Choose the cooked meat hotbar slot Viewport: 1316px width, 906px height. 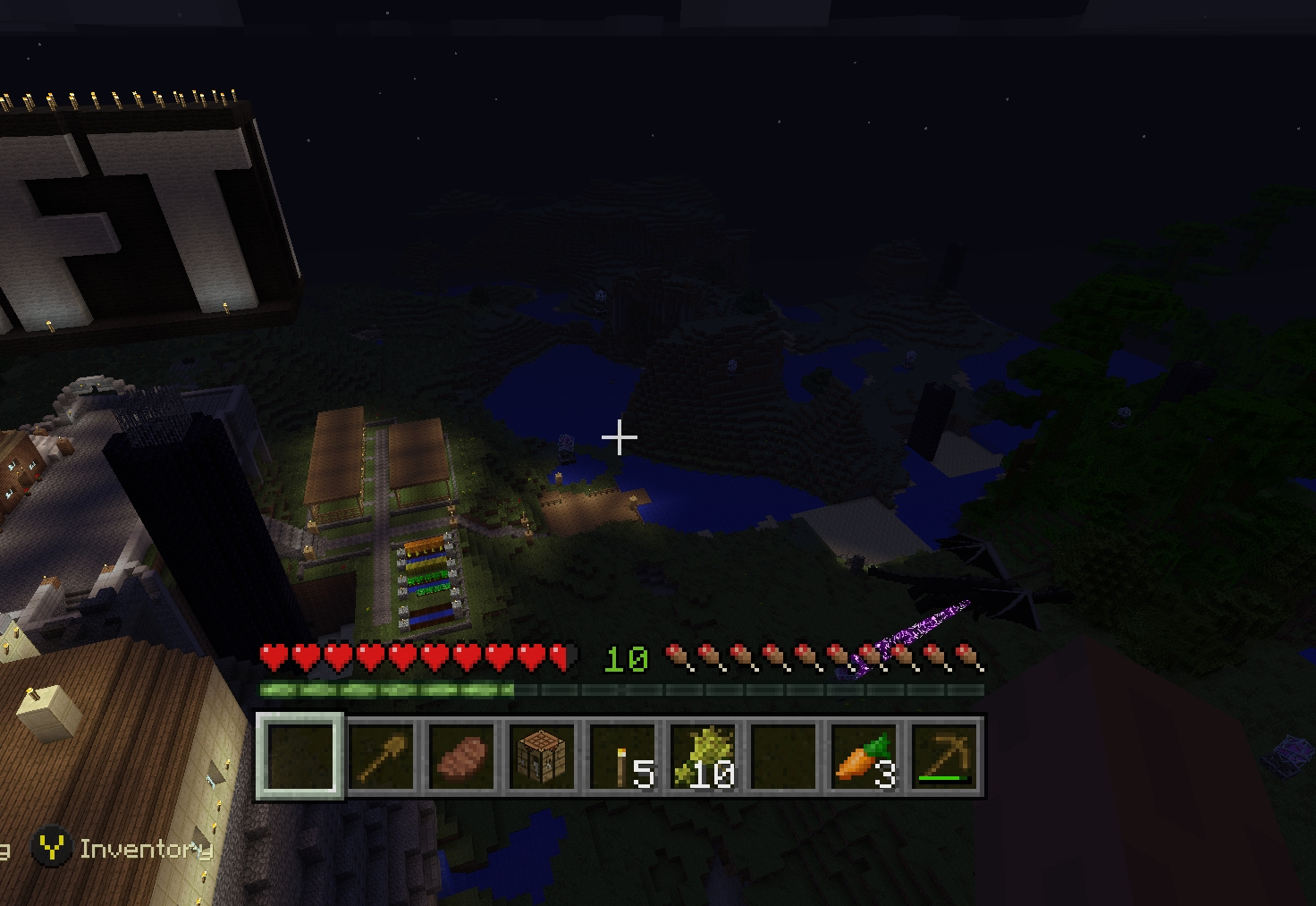coord(461,757)
